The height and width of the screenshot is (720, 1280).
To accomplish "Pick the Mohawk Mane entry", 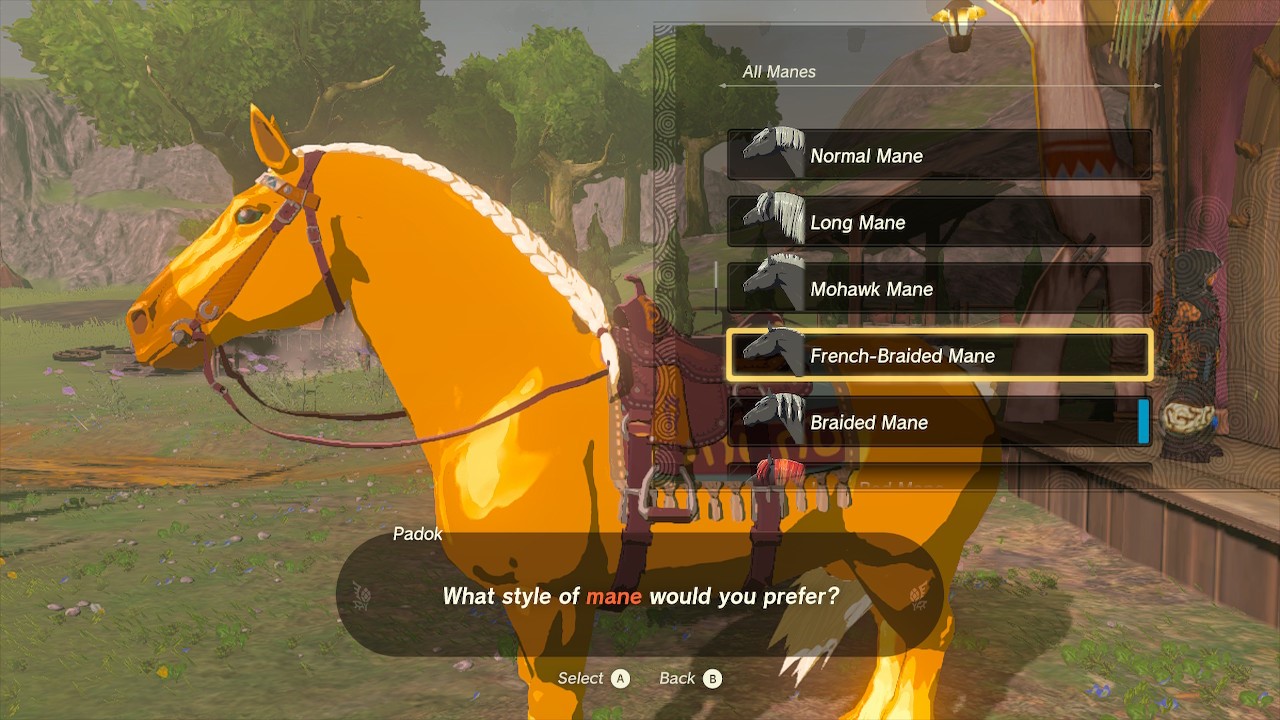I will click(938, 289).
